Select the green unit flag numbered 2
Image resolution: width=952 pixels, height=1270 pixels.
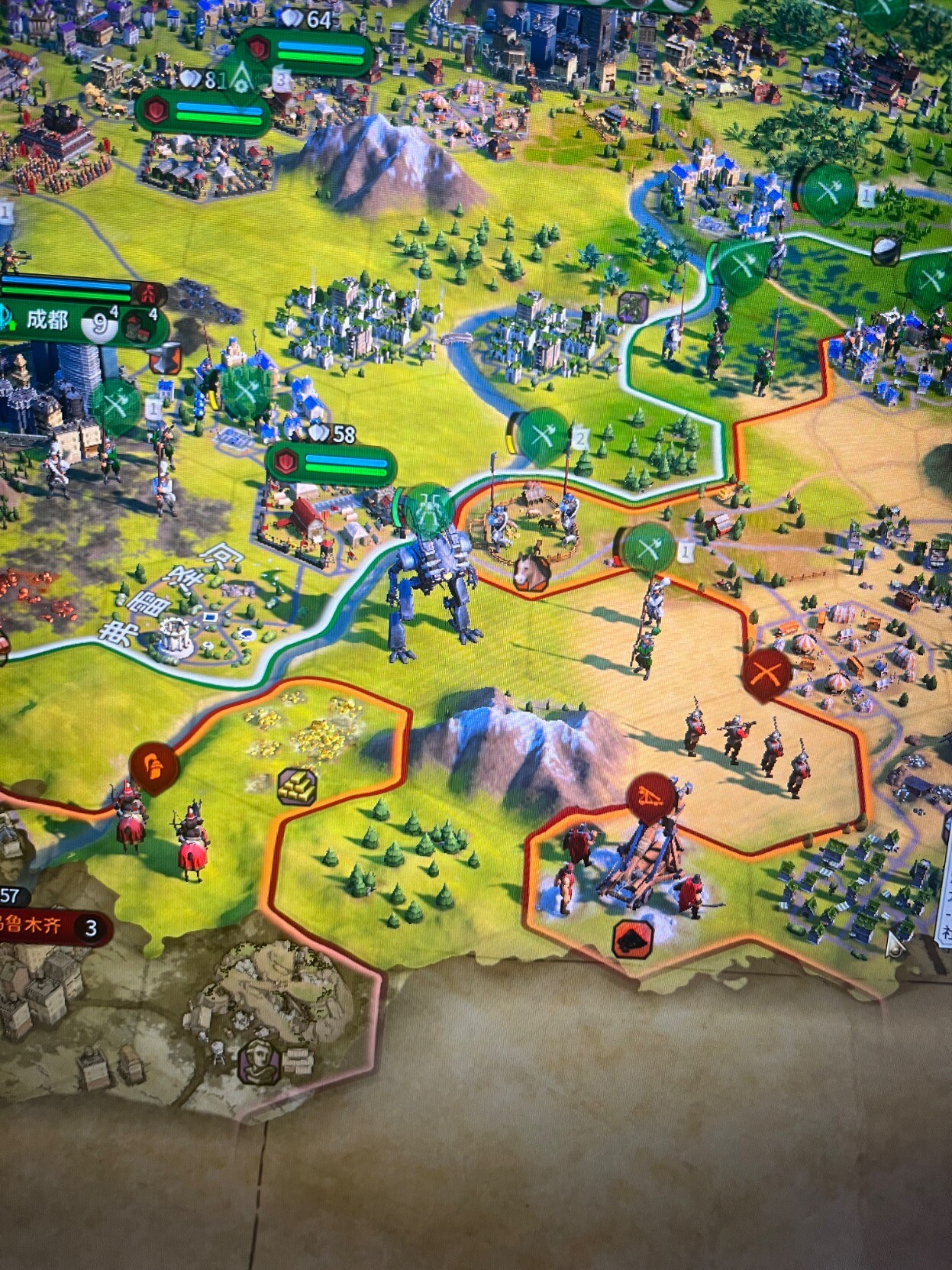544,436
